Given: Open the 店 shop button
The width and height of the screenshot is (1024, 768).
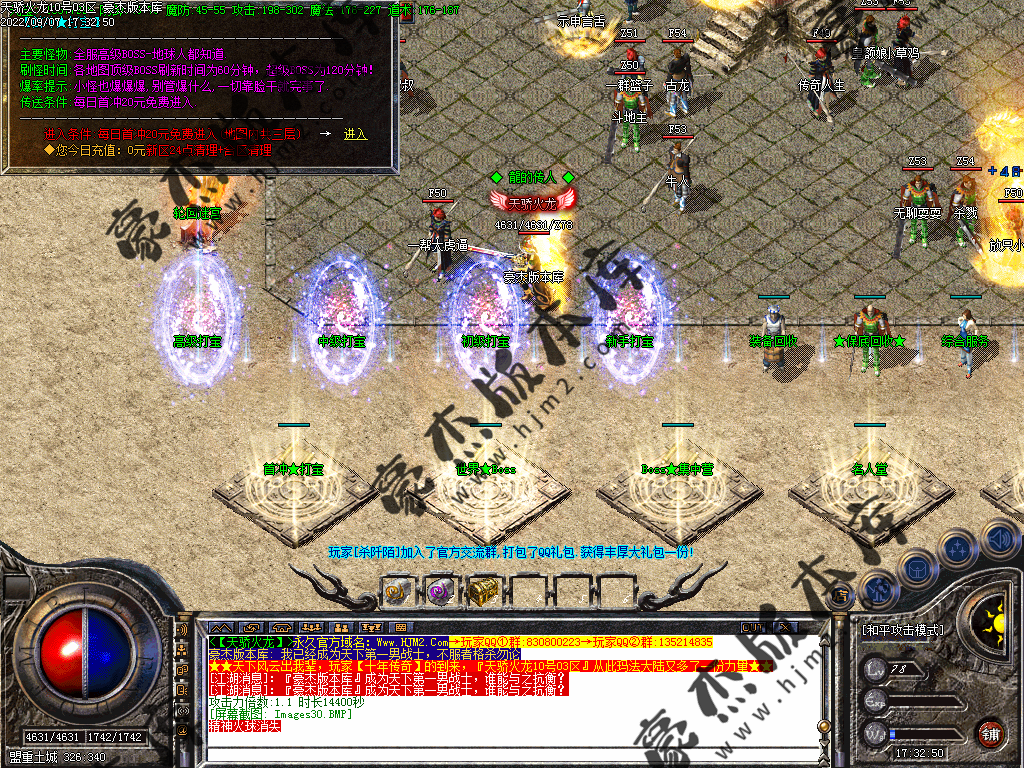Looking at the screenshot, I should pyautogui.click(x=841, y=596).
